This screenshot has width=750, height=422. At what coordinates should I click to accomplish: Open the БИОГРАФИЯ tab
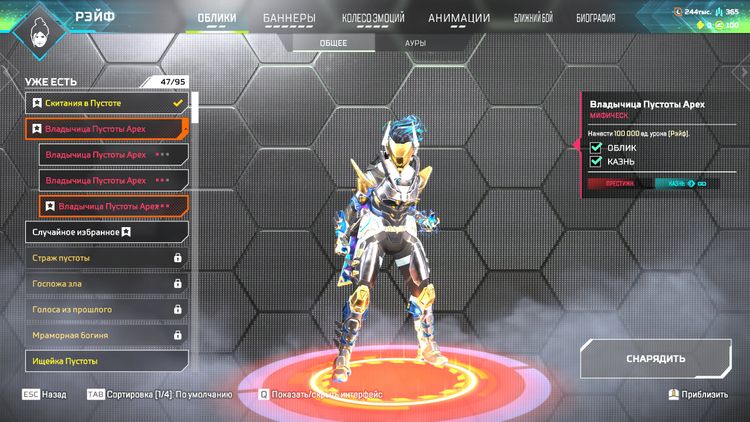(595, 18)
